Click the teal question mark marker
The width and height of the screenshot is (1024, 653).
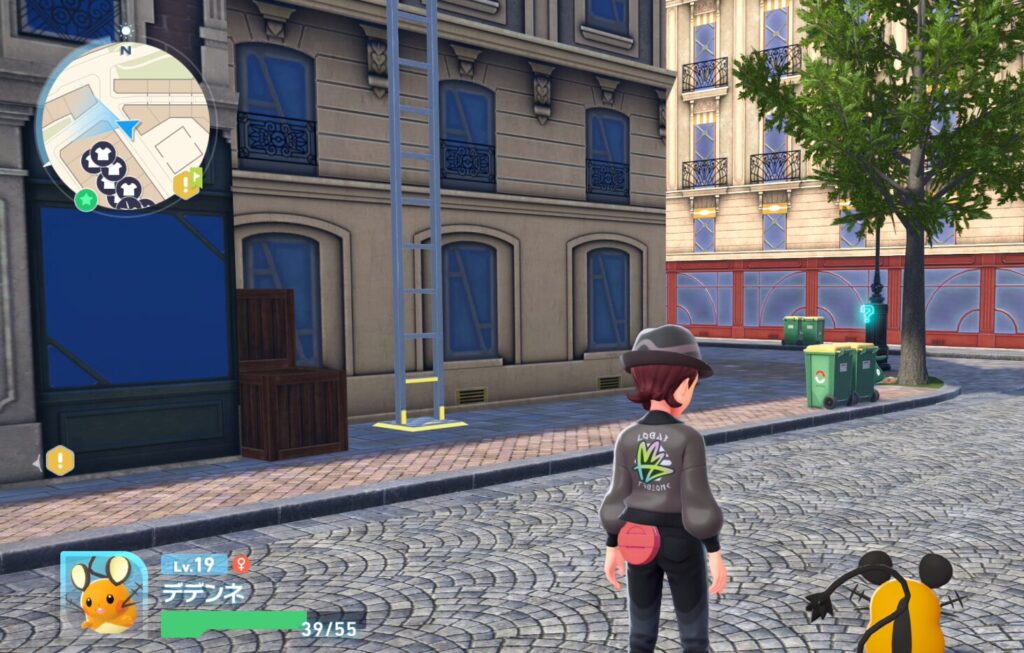tap(867, 313)
